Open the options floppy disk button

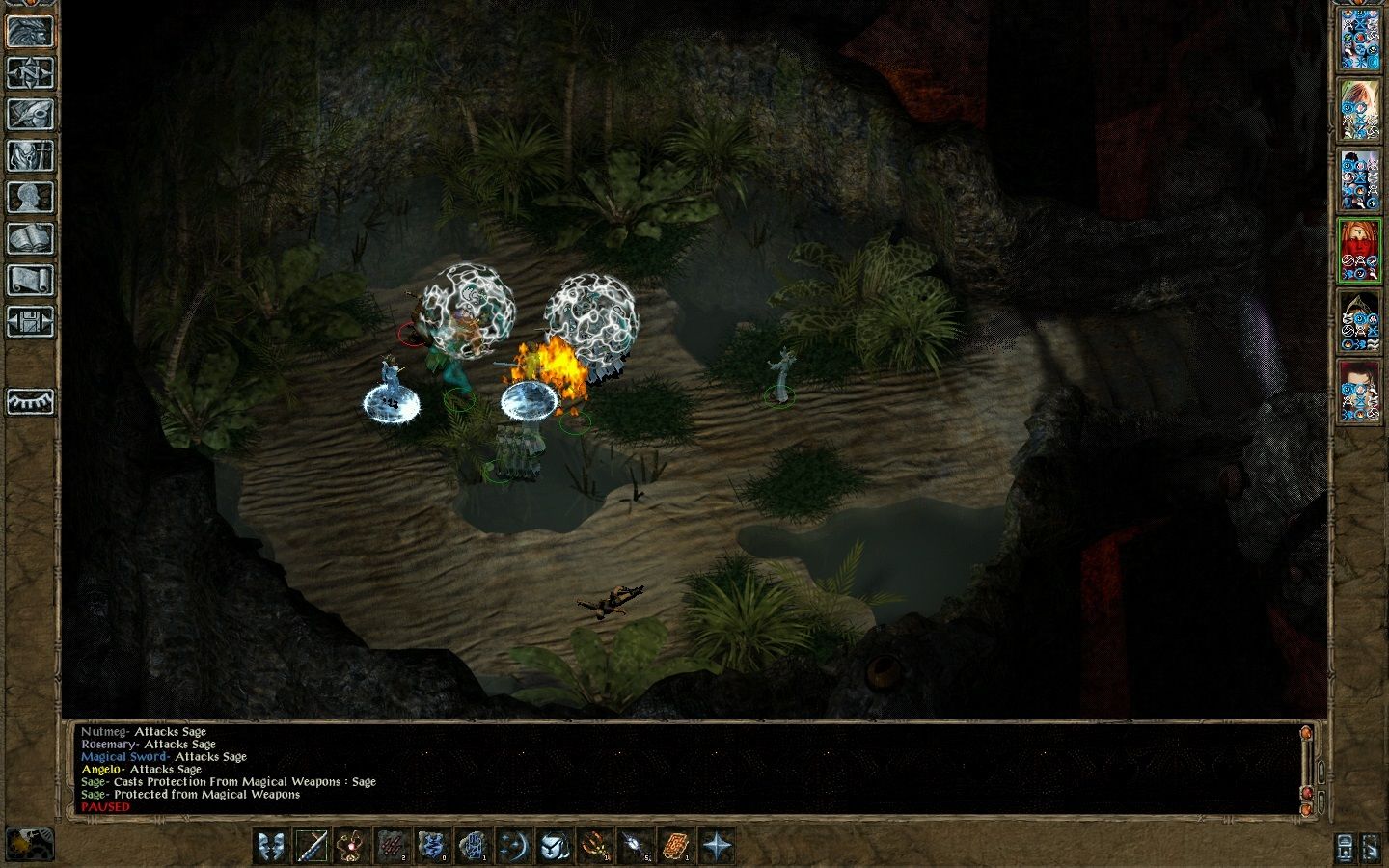pyautogui.click(x=30, y=321)
